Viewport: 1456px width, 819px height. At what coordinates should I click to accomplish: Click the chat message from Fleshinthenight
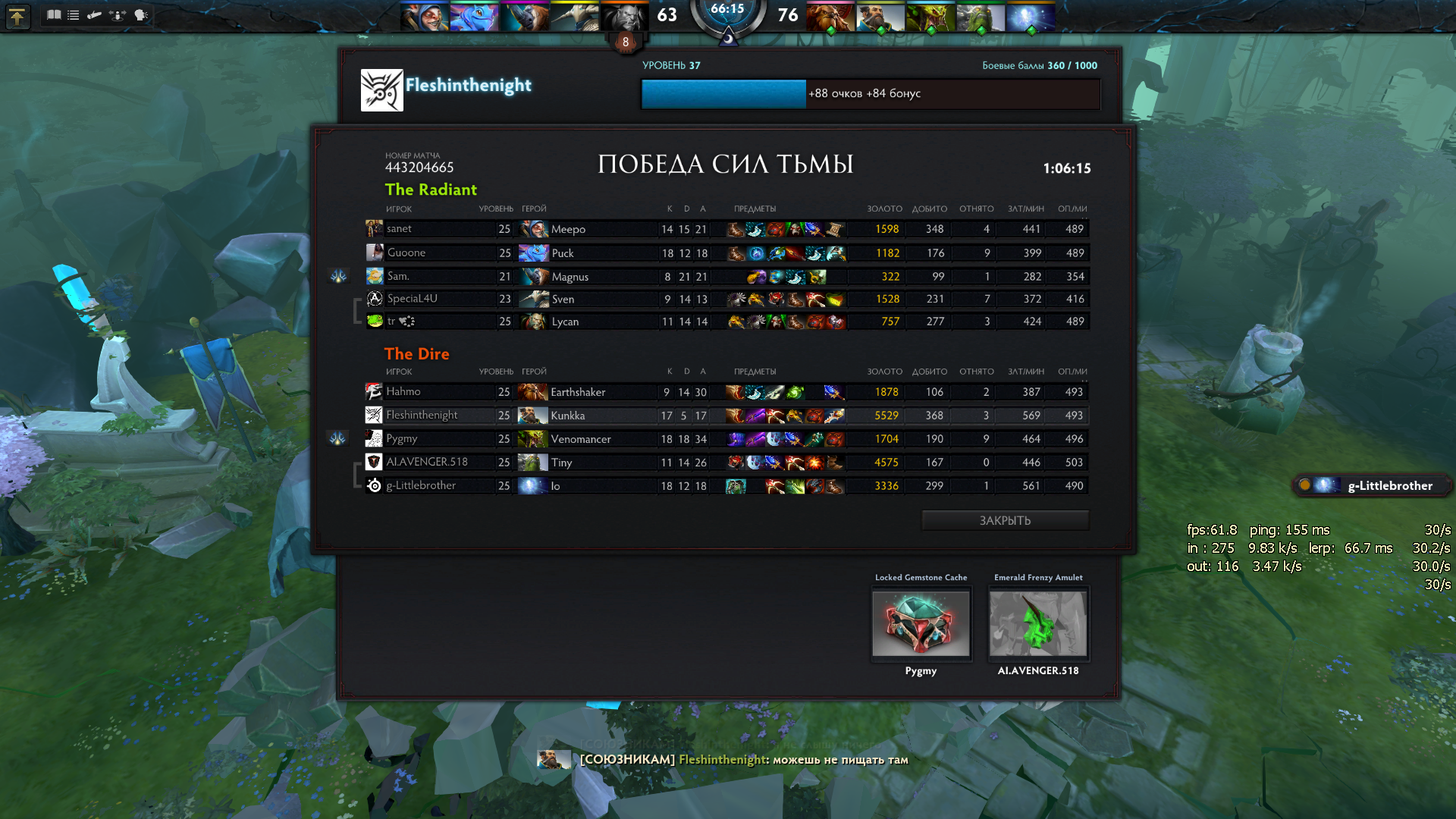[743, 760]
